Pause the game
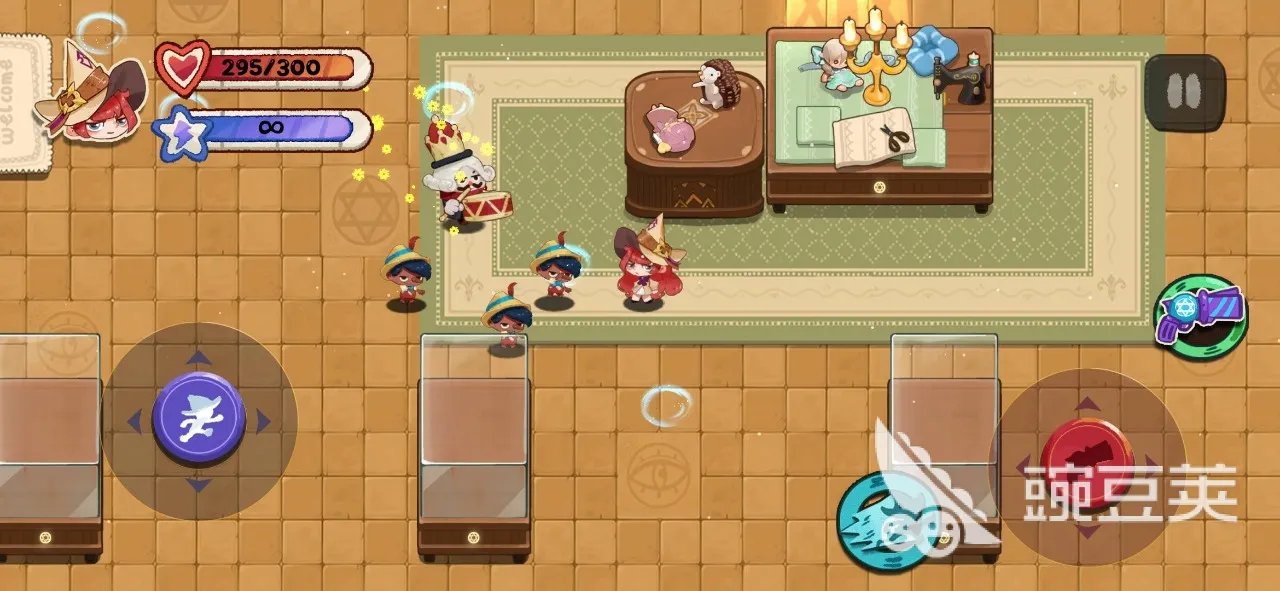The width and height of the screenshot is (1280, 591). 1184,92
